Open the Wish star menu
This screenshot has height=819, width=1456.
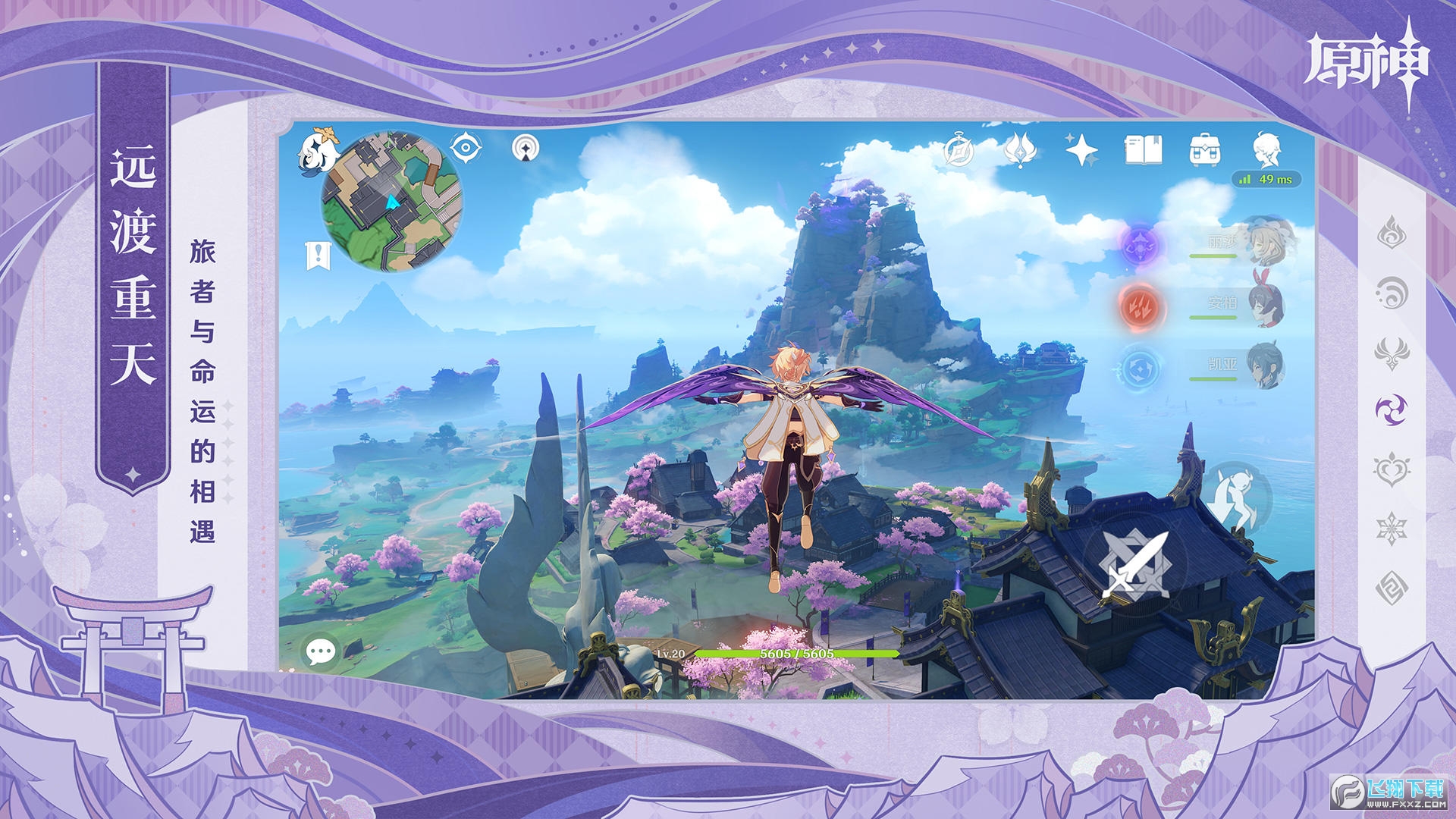(1083, 149)
